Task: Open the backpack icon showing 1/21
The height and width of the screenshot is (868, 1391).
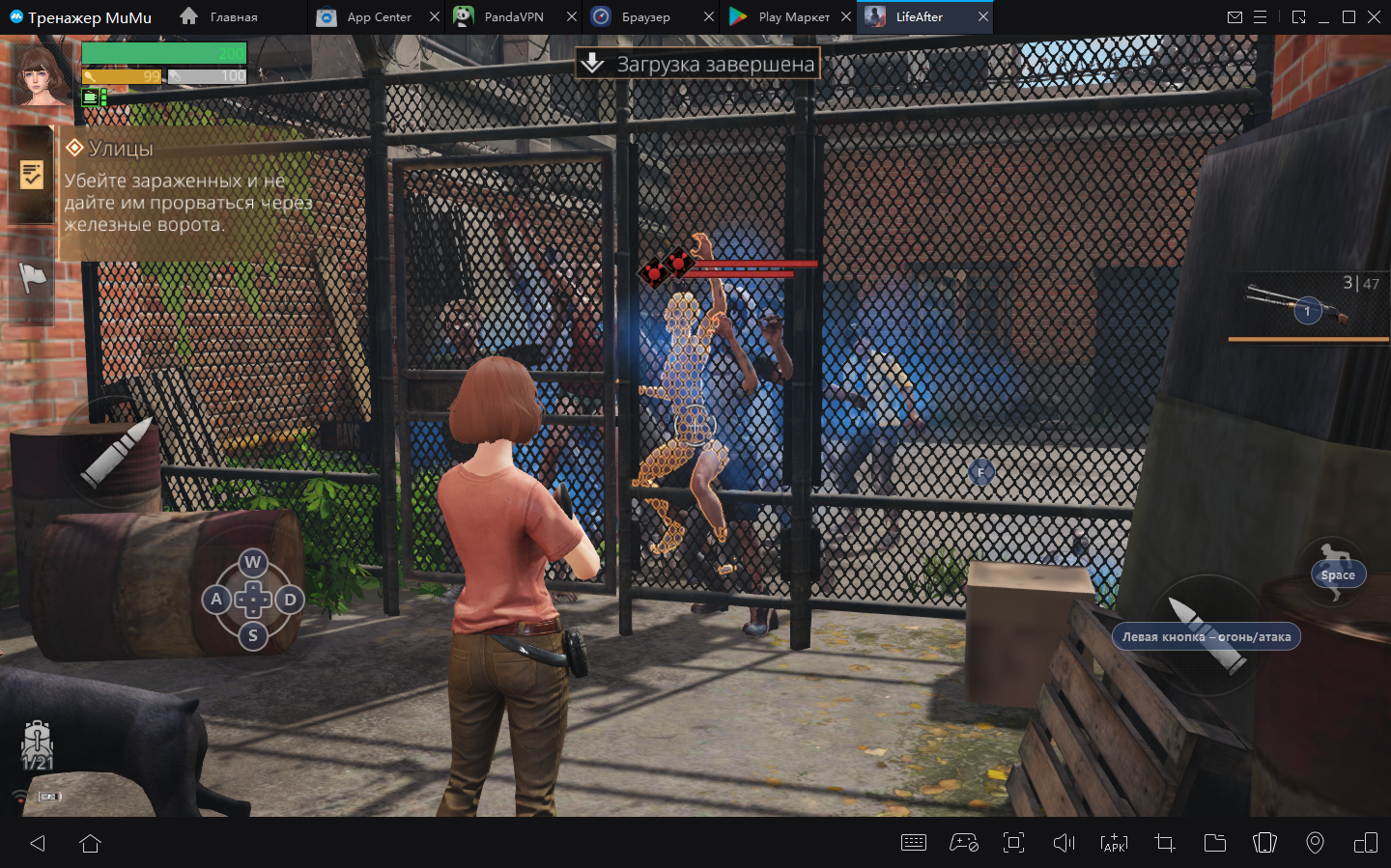Action: tap(37, 744)
